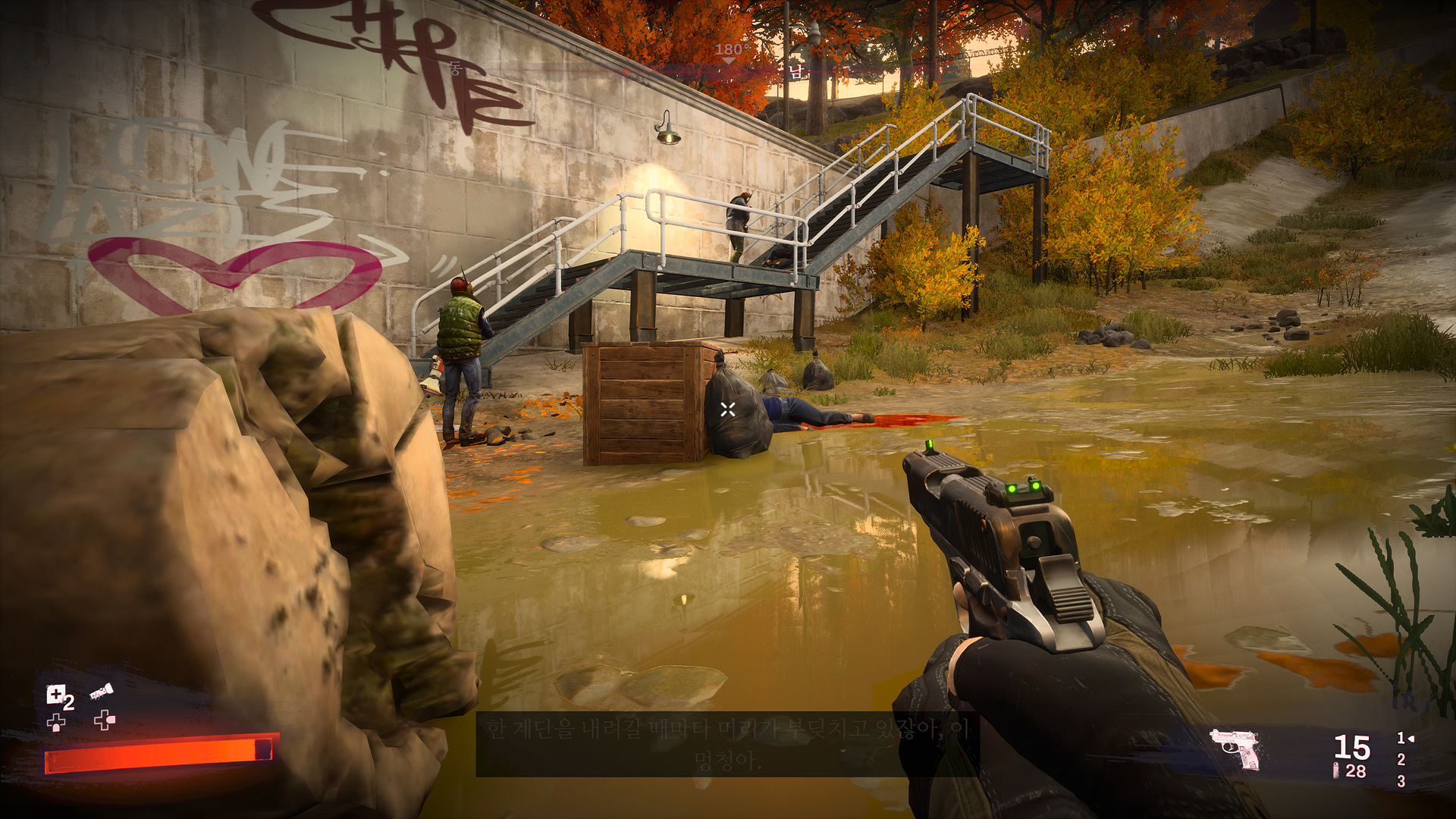Toggle the flashlight icon
Screen dimensions: 1456x819
(x=102, y=692)
